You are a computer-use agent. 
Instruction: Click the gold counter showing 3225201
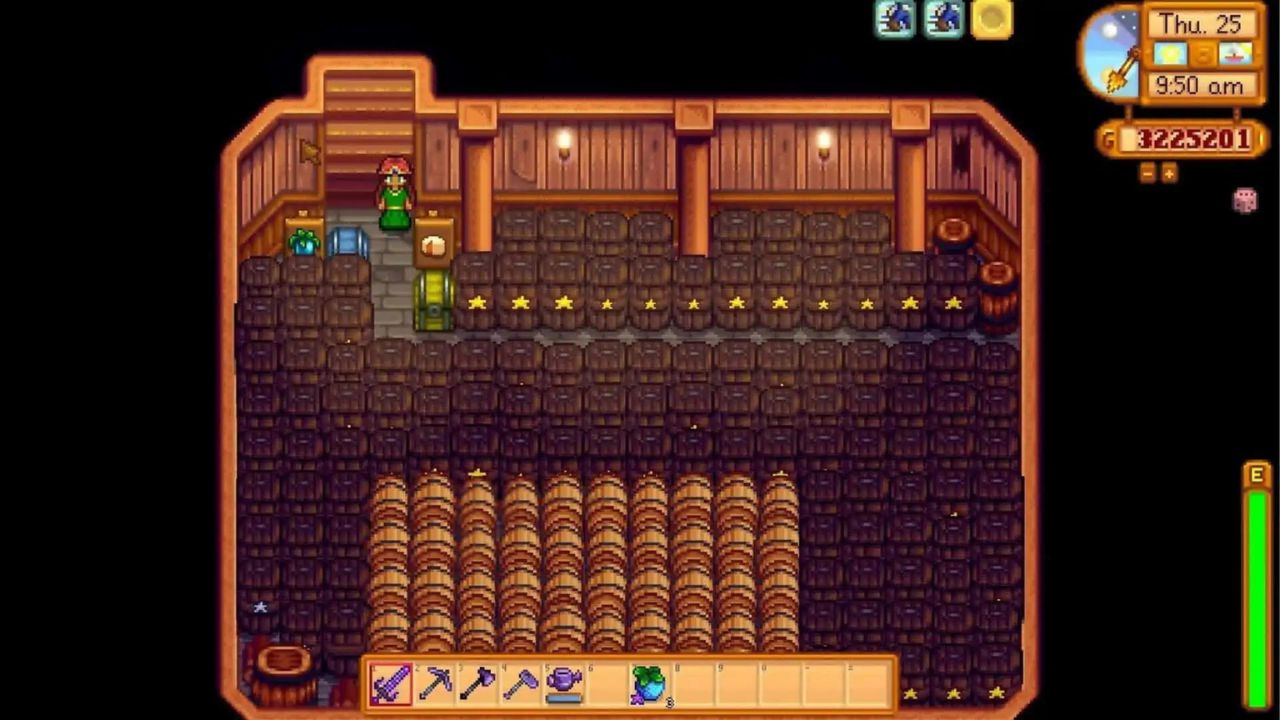coord(1196,140)
